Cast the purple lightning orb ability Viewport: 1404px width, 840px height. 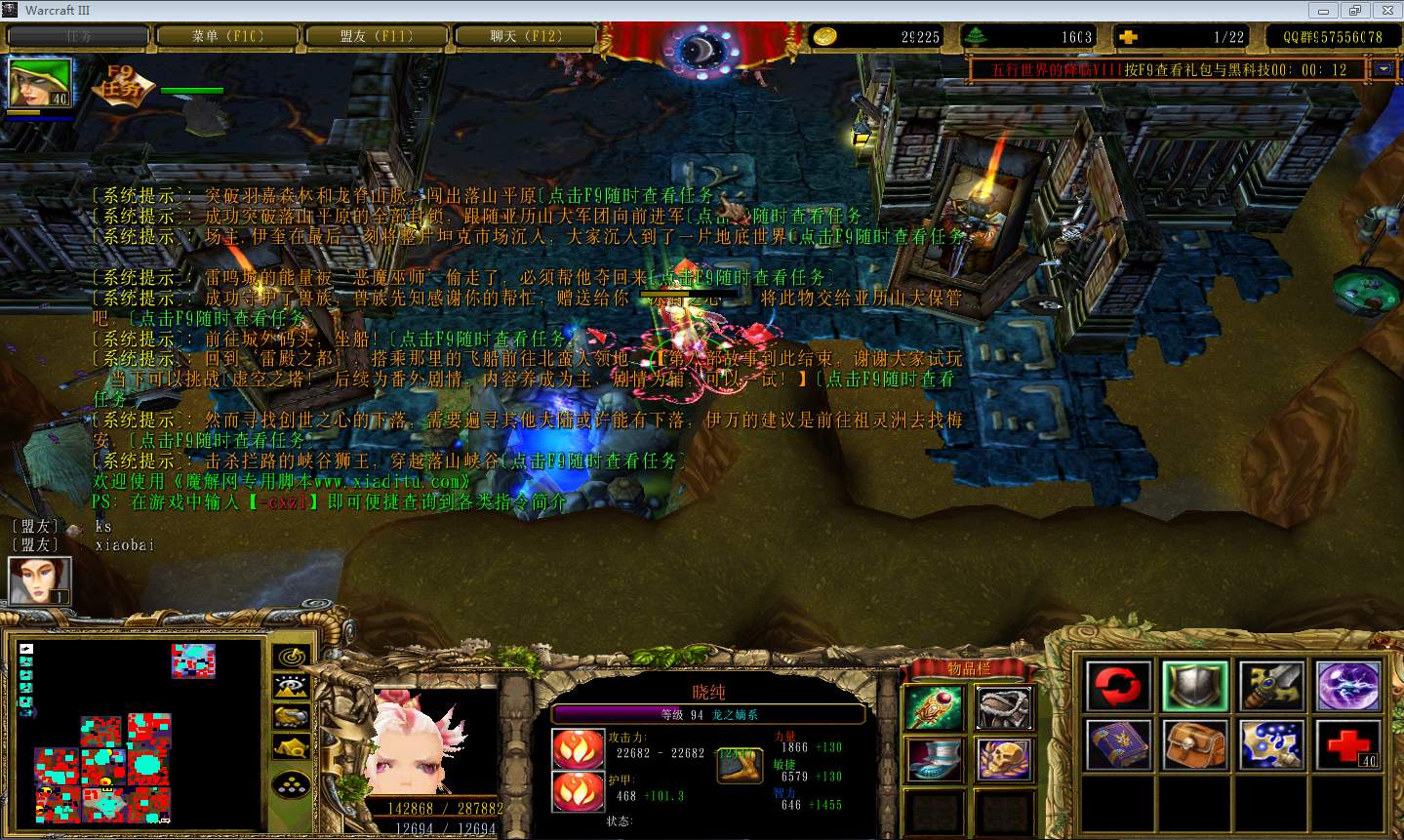pos(1348,686)
